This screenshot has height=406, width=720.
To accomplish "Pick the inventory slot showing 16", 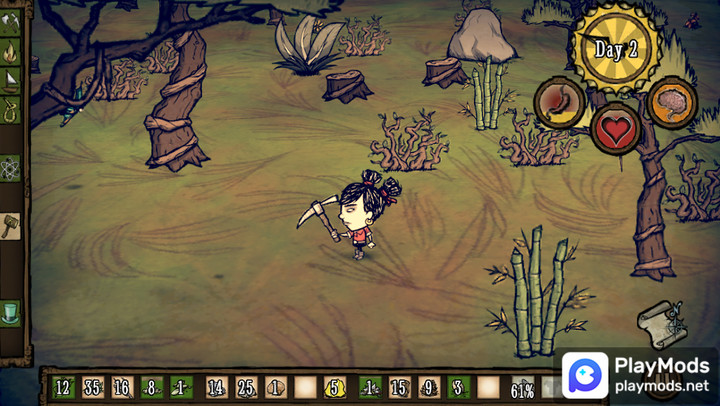I will (122, 386).
